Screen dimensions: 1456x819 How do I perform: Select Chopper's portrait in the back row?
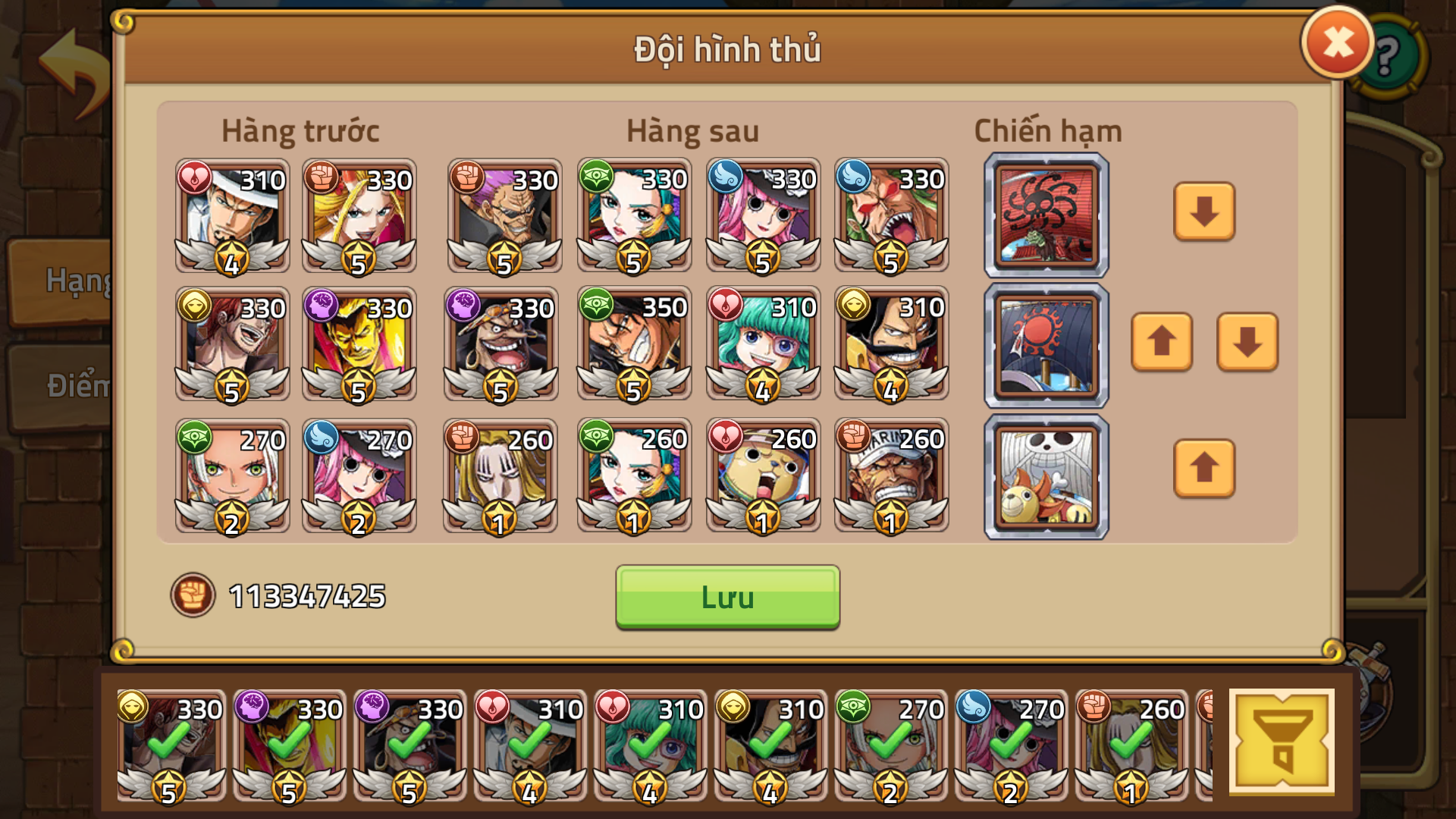pyautogui.click(x=763, y=475)
